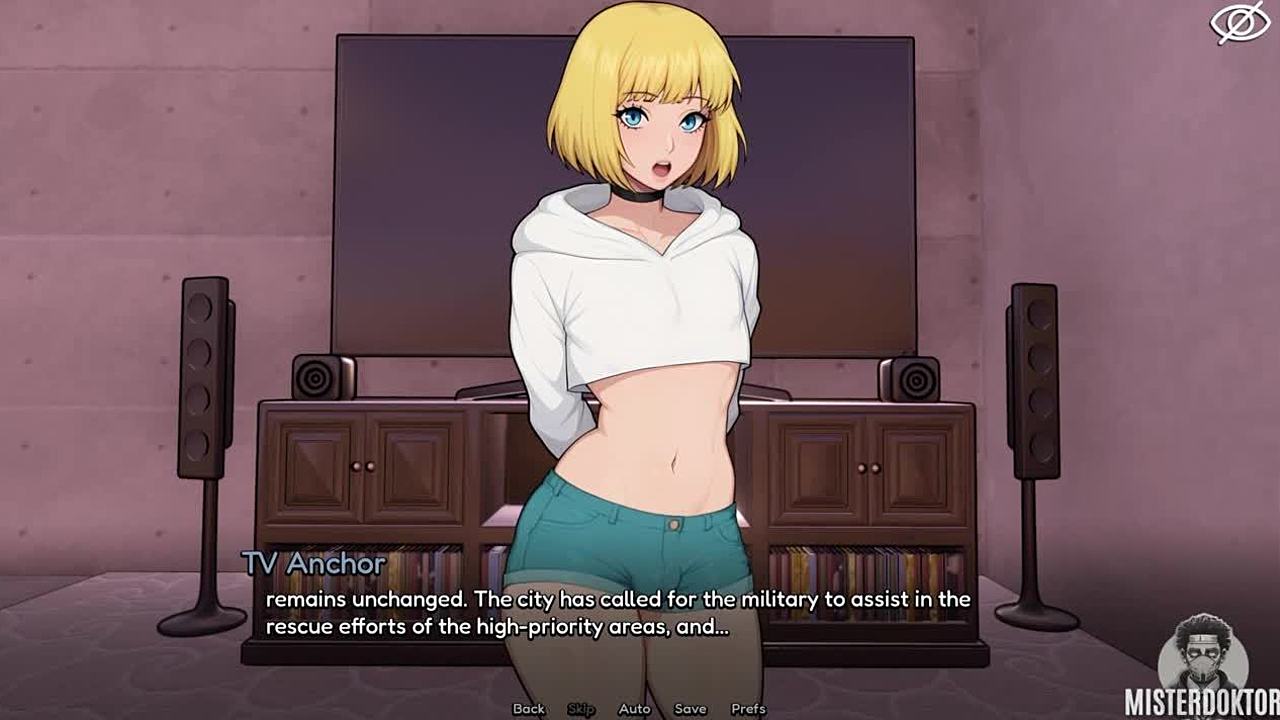Open the Save menu
1280x720 pixels.
690,709
